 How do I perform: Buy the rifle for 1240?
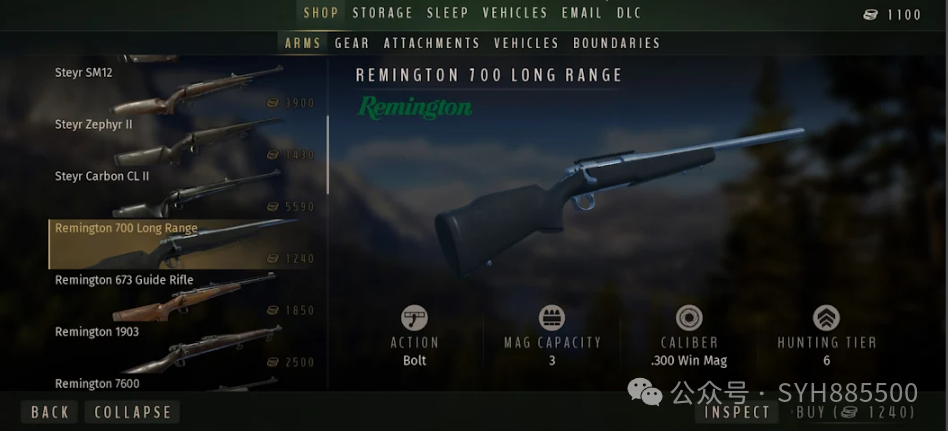click(855, 412)
